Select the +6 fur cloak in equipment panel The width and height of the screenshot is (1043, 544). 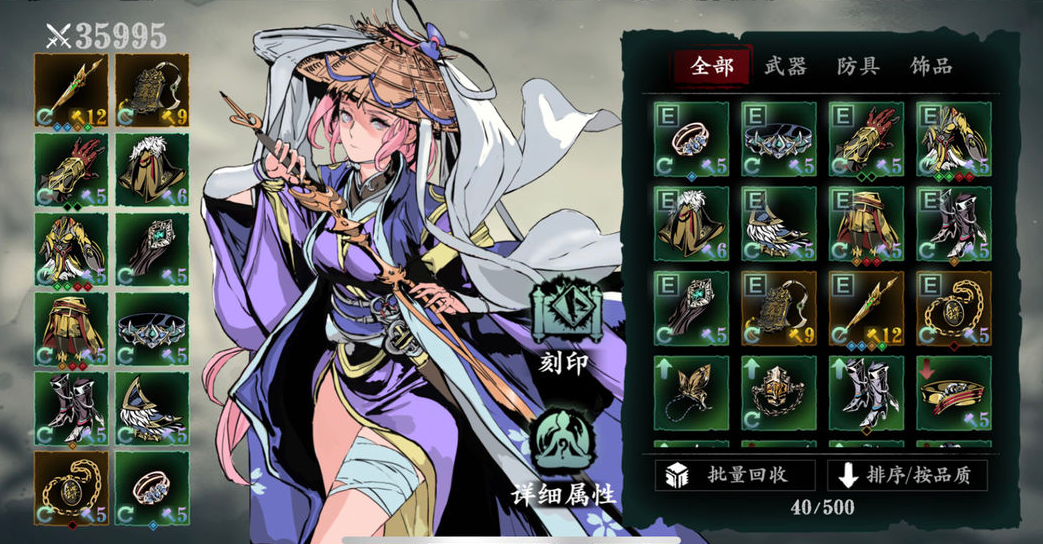point(152,170)
